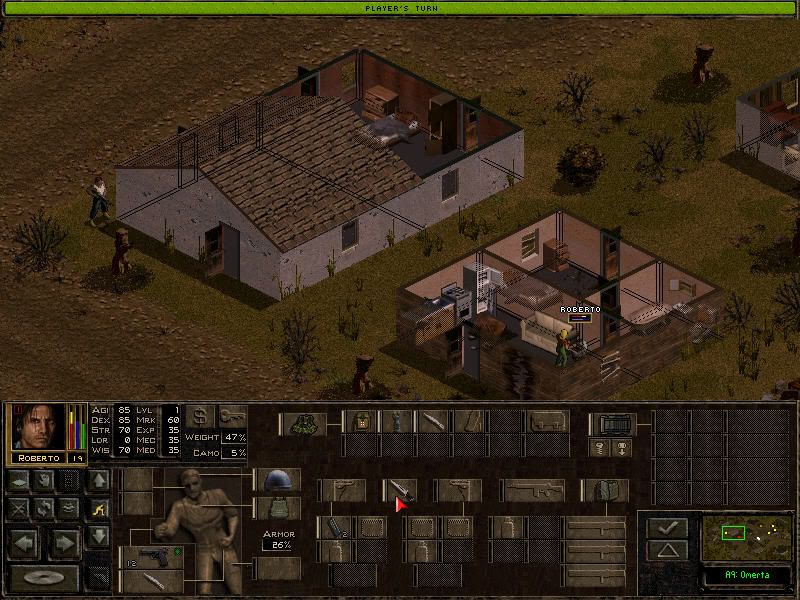Select the blue helmet slot

[x=276, y=480]
